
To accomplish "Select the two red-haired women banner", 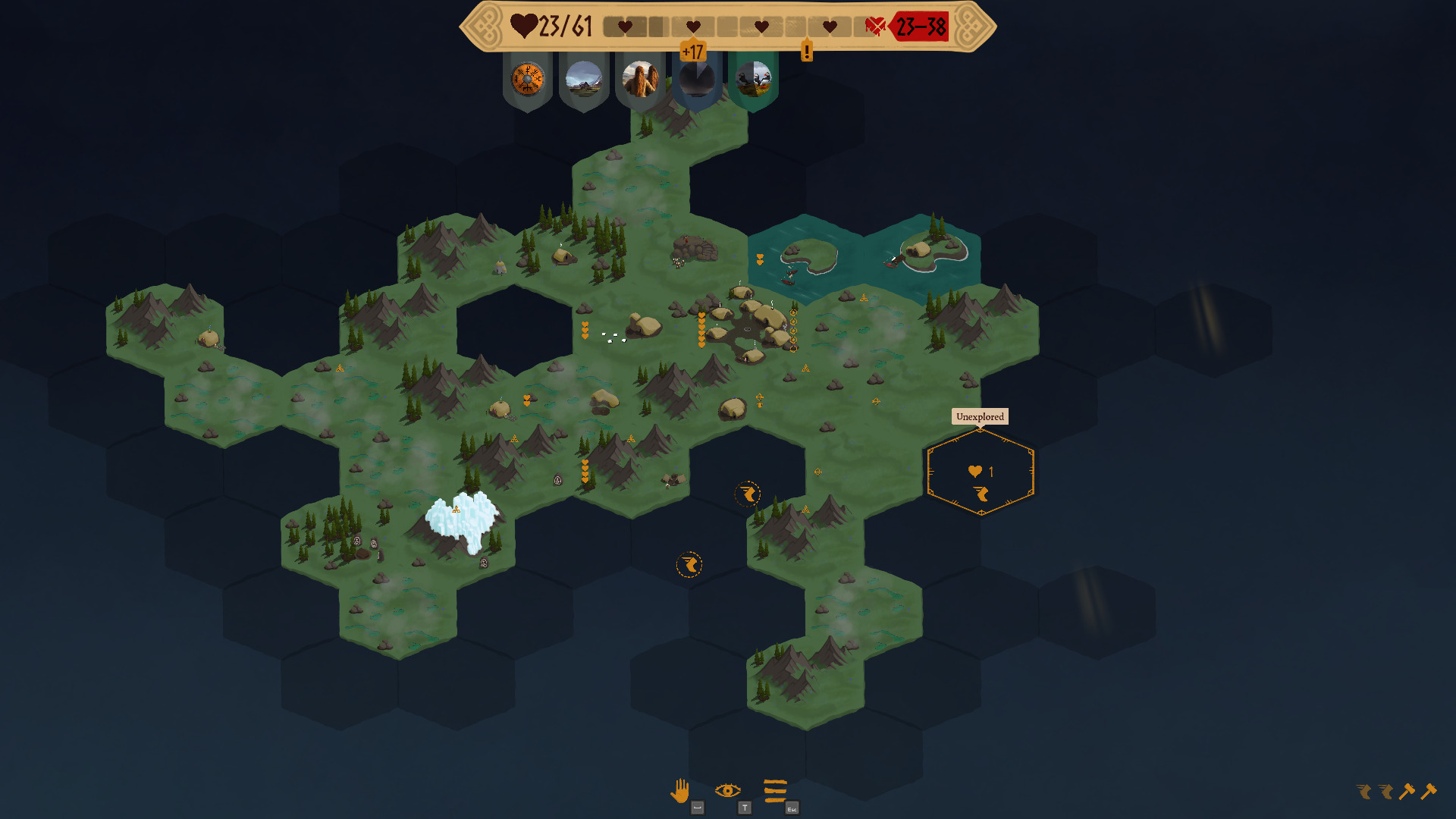I will click(640, 79).
